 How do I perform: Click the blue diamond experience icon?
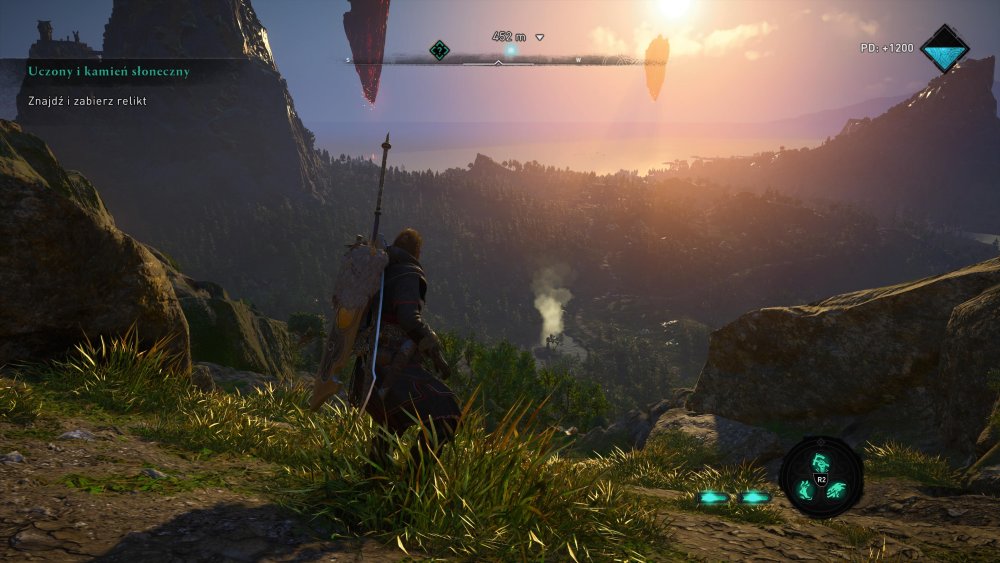pyautogui.click(x=944, y=48)
